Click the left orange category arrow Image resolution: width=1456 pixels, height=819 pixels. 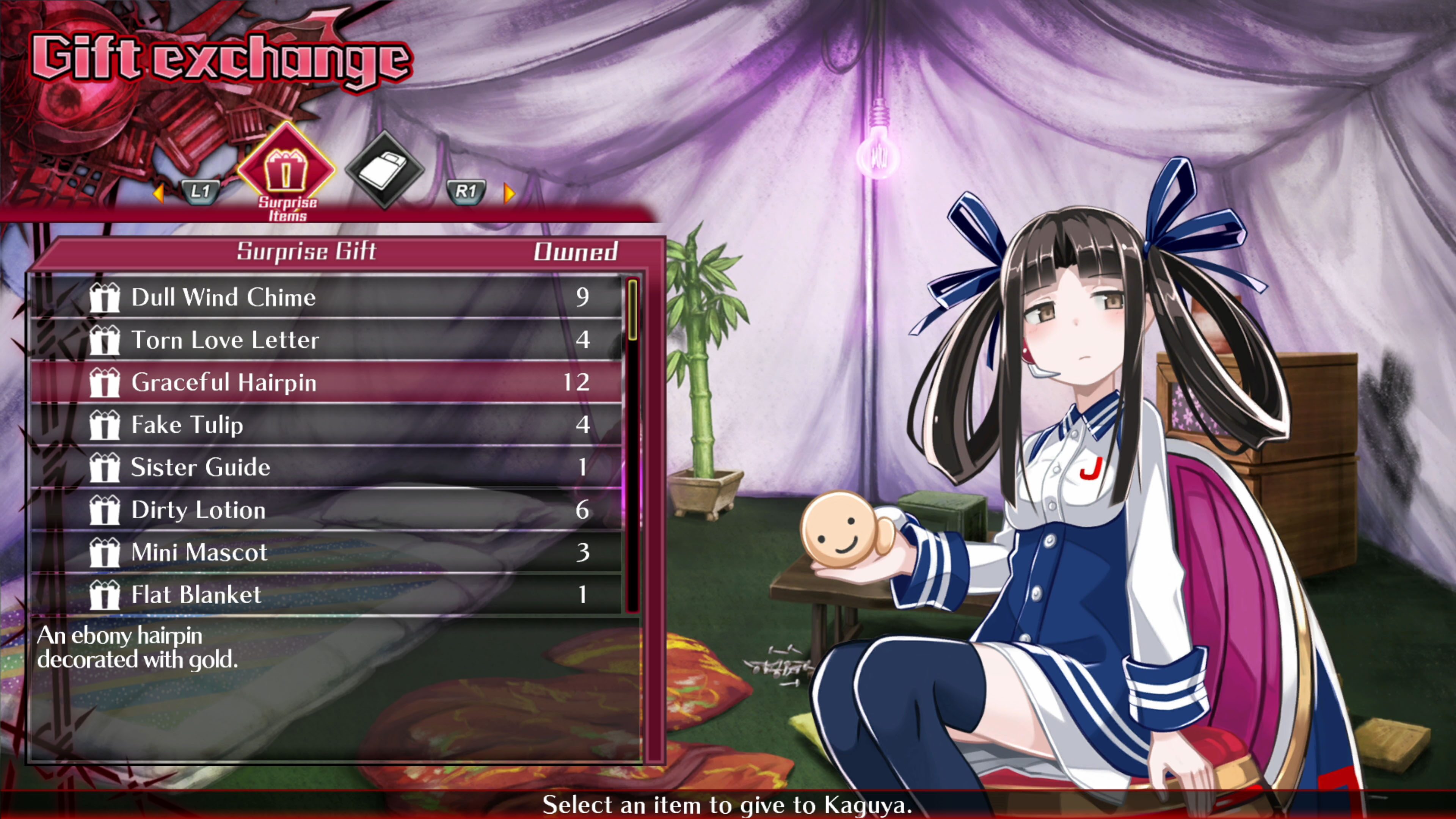pos(159,193)
